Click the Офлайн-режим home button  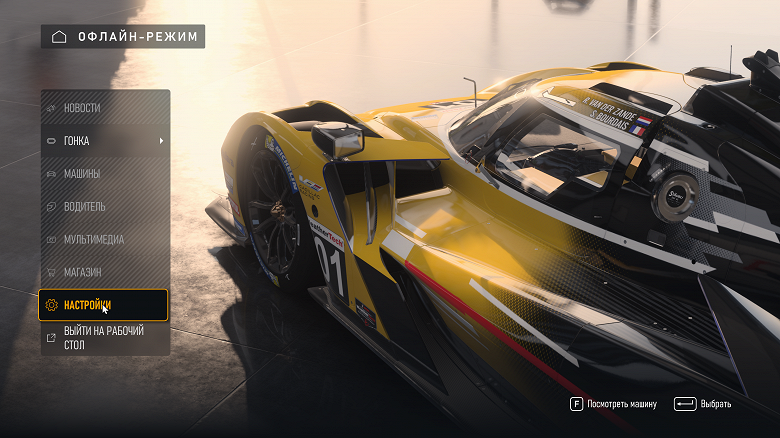[123, 37]
